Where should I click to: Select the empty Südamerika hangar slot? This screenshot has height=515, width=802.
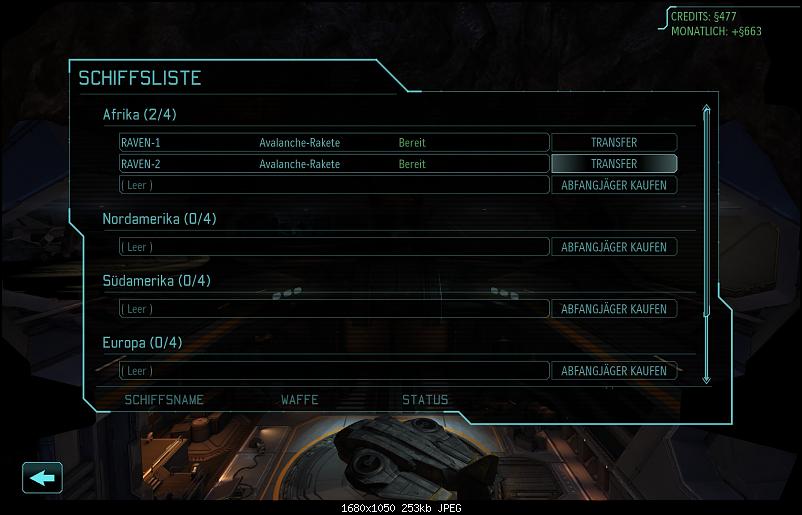[x=334, y=309]
